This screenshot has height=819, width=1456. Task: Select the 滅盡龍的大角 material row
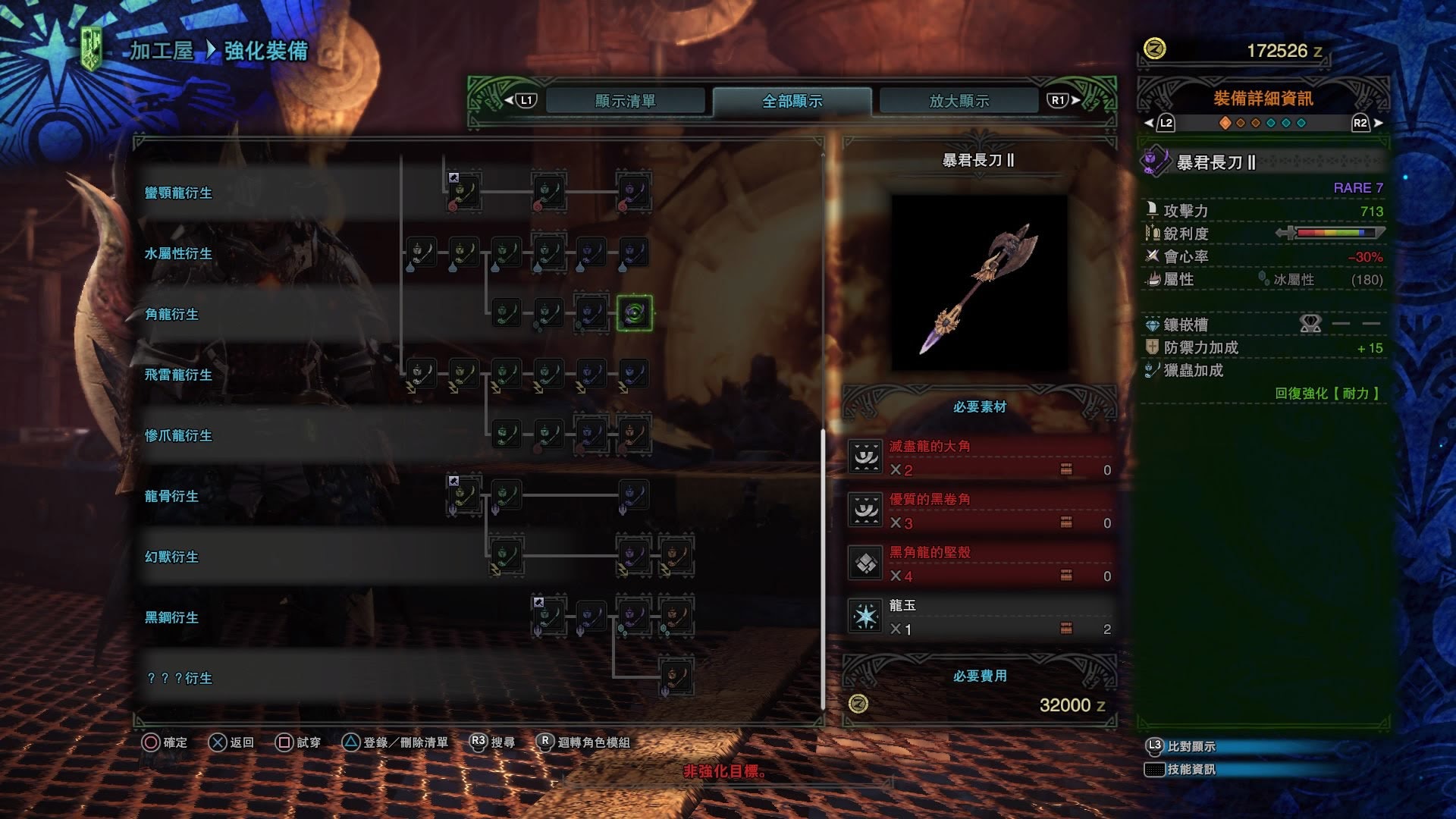pyautogui.click(x=980, y=458)
